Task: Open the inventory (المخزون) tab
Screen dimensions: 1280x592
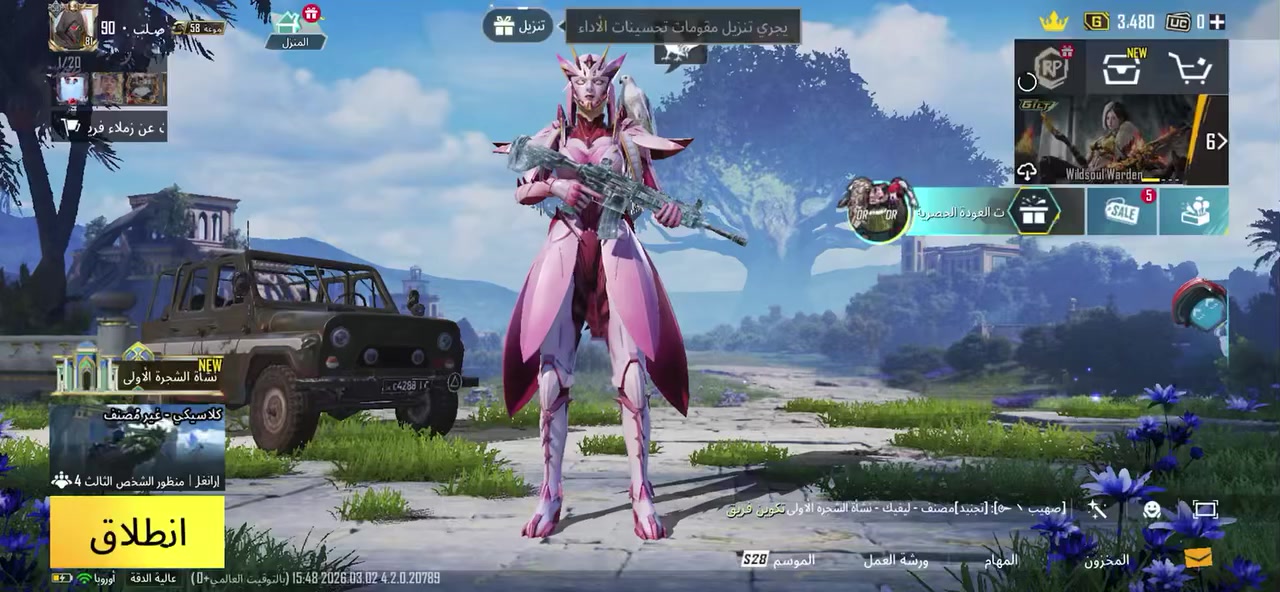Action: click(1106, 560)
